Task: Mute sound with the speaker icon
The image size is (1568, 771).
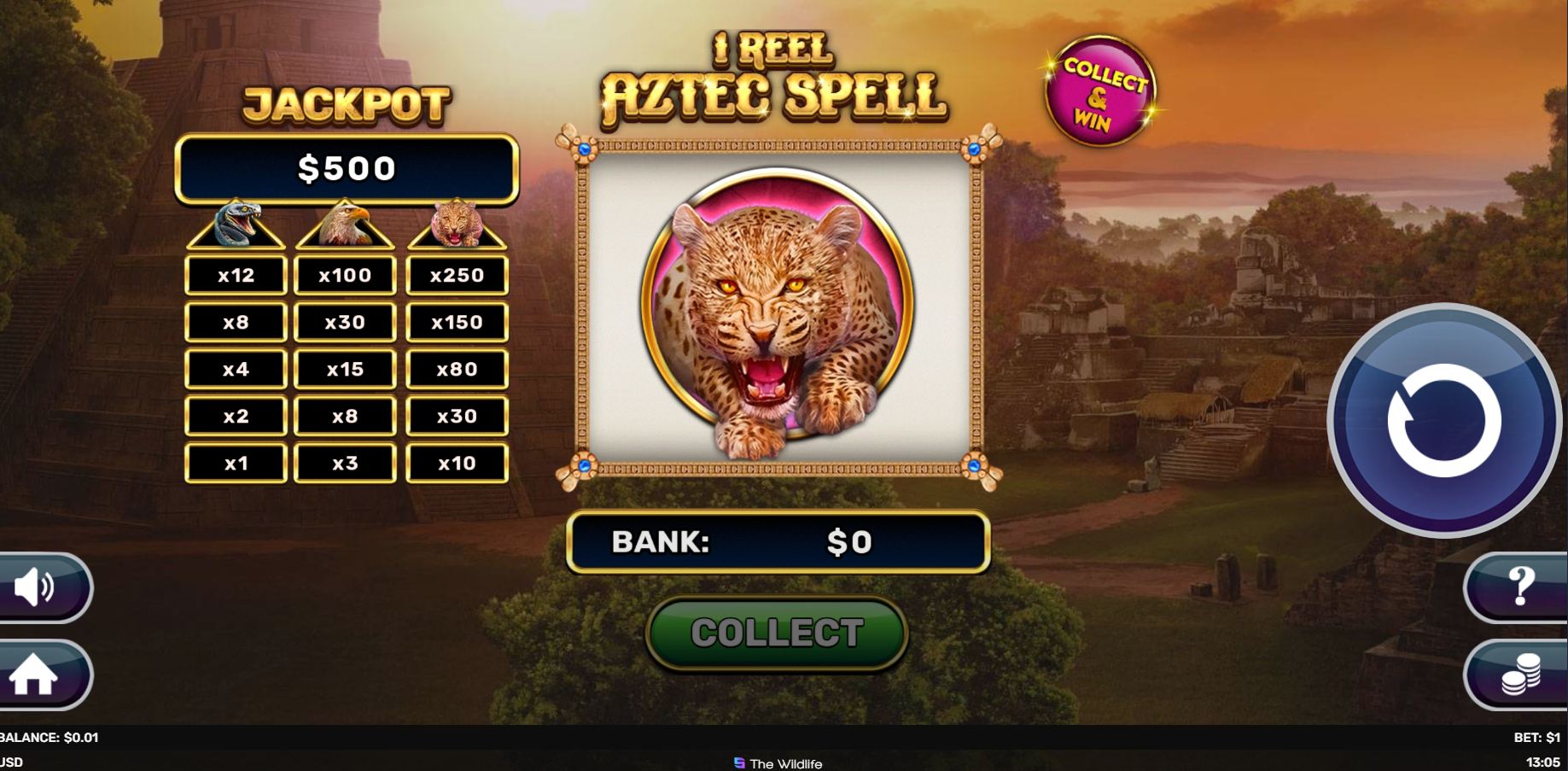Action: tap(34, 587)
